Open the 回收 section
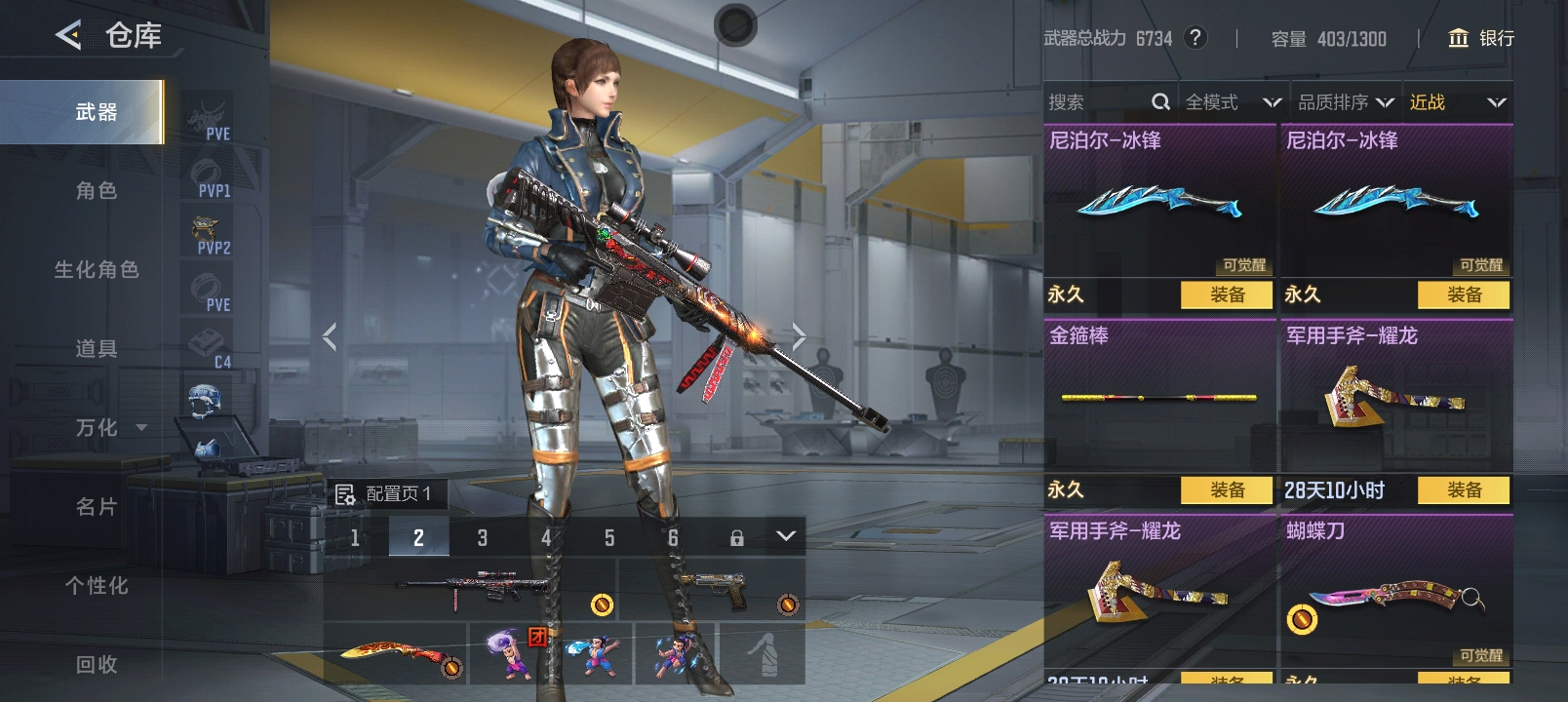 (96, 665)
